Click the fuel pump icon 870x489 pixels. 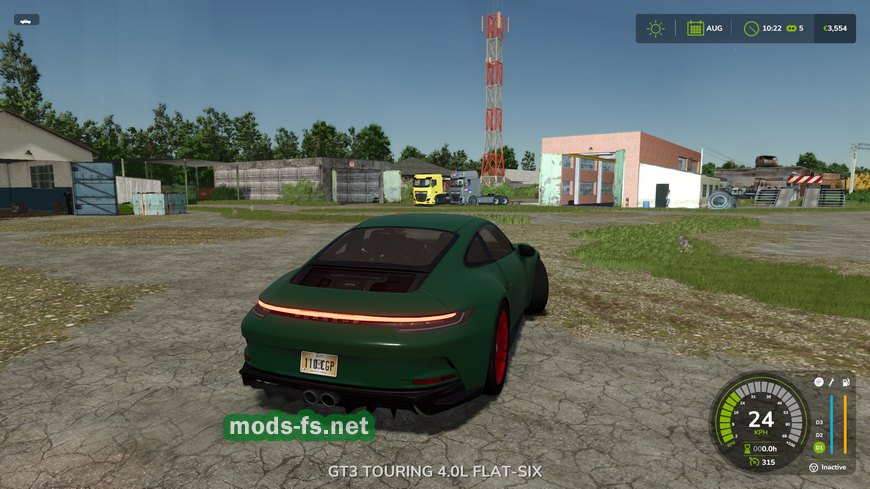point(845,381)
